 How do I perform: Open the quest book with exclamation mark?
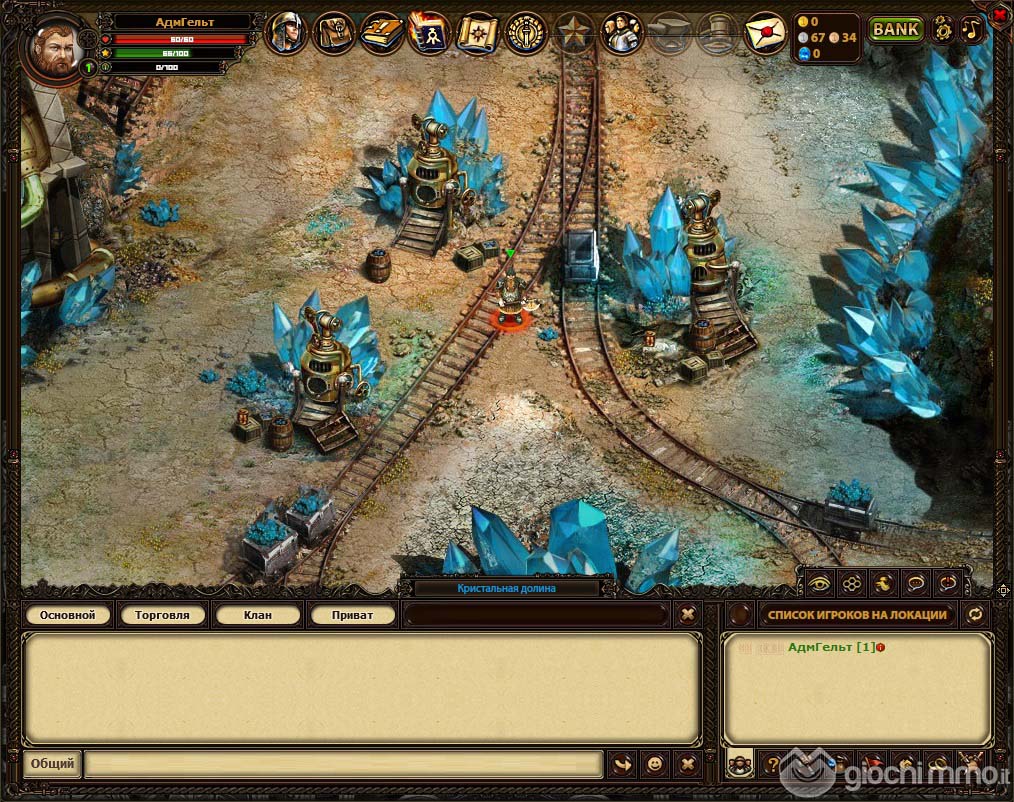pyautogui.click(x=381, y=33)
